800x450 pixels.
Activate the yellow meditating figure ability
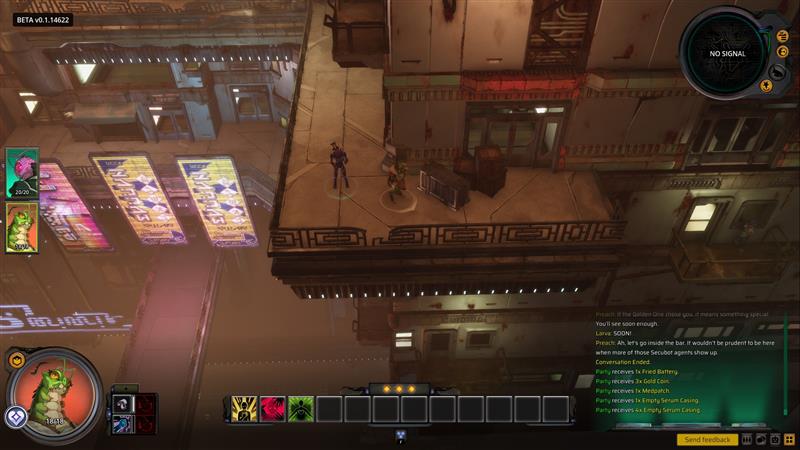coord(245,408)
